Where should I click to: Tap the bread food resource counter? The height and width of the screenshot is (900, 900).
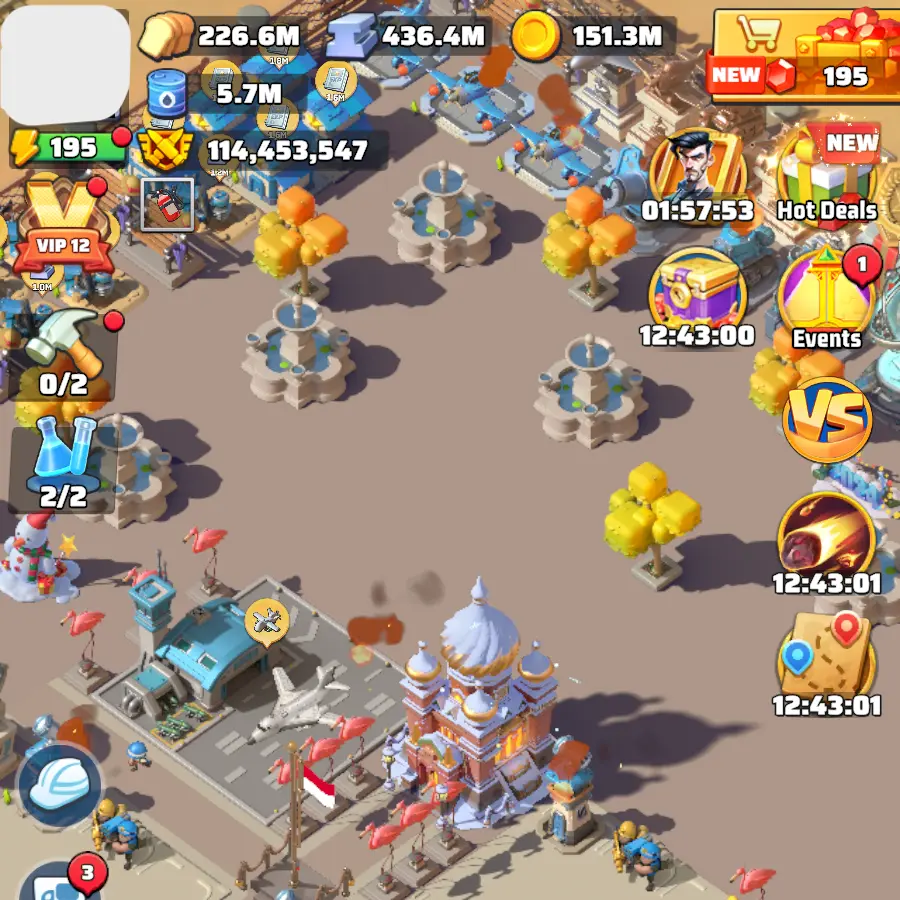(x=220, y=37)
